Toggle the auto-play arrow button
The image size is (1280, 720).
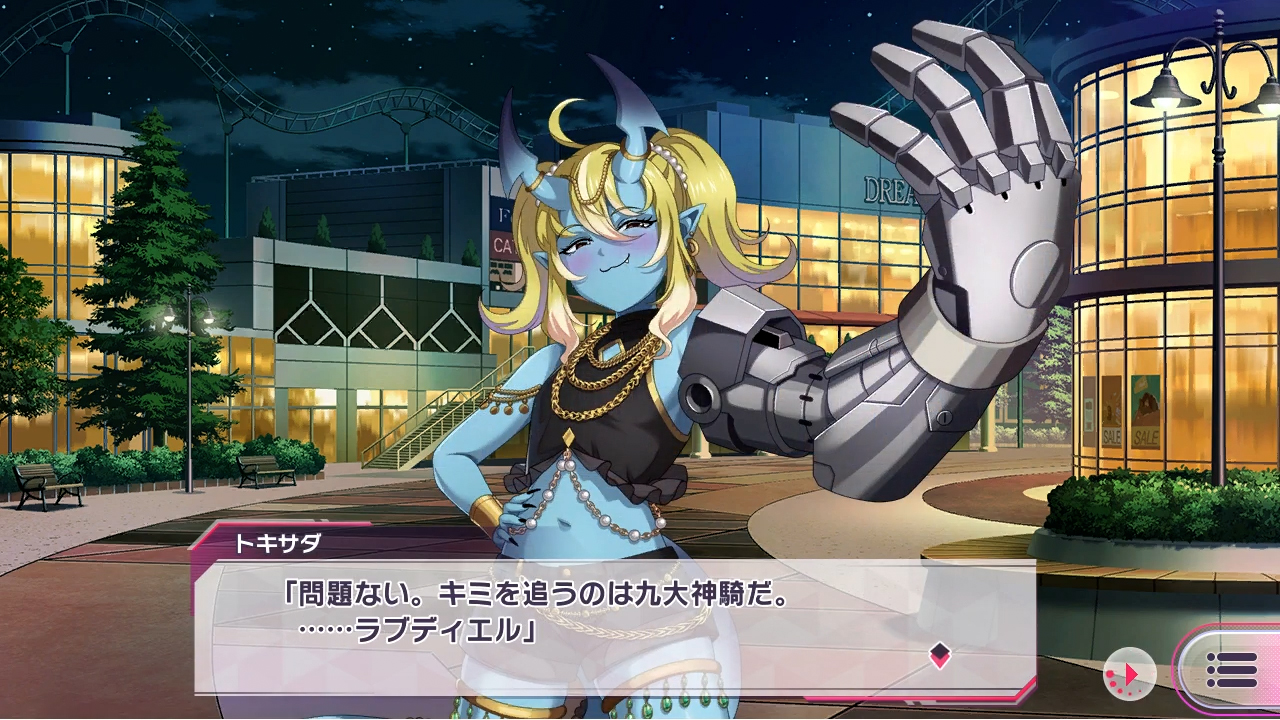pyautogui.click(x=1129, y=674)
